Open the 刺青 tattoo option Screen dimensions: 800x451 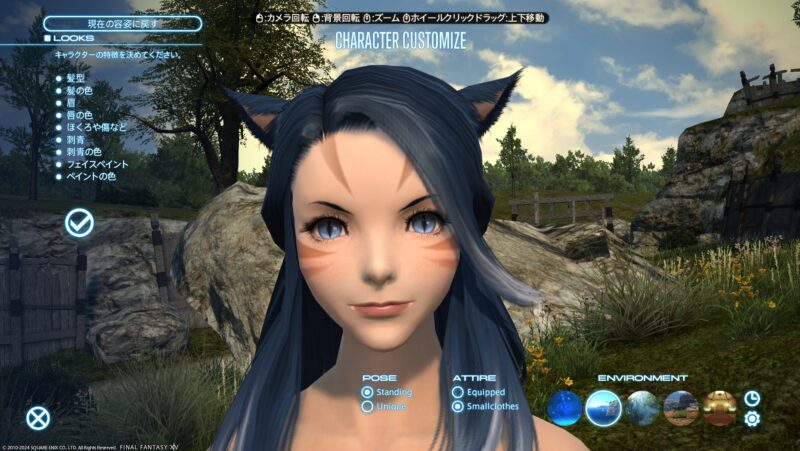click(75, 141)
